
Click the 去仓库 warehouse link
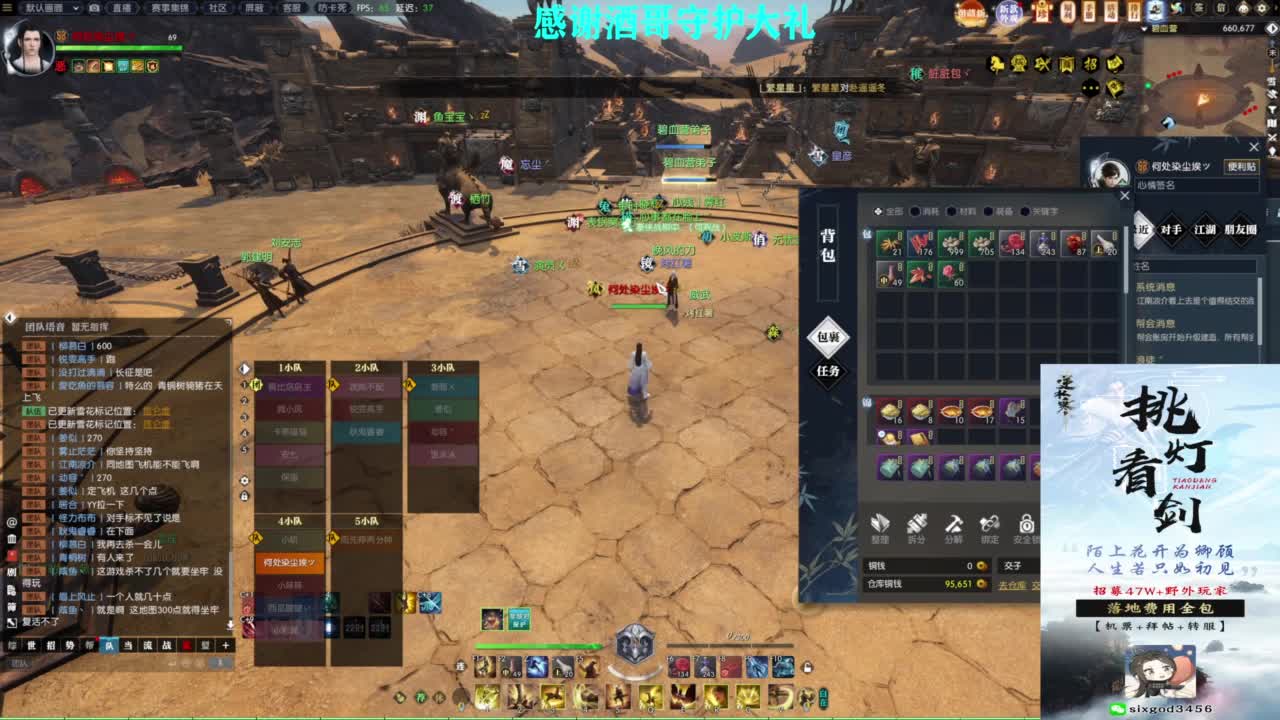pyautogui.click(x=1009, y=584)
